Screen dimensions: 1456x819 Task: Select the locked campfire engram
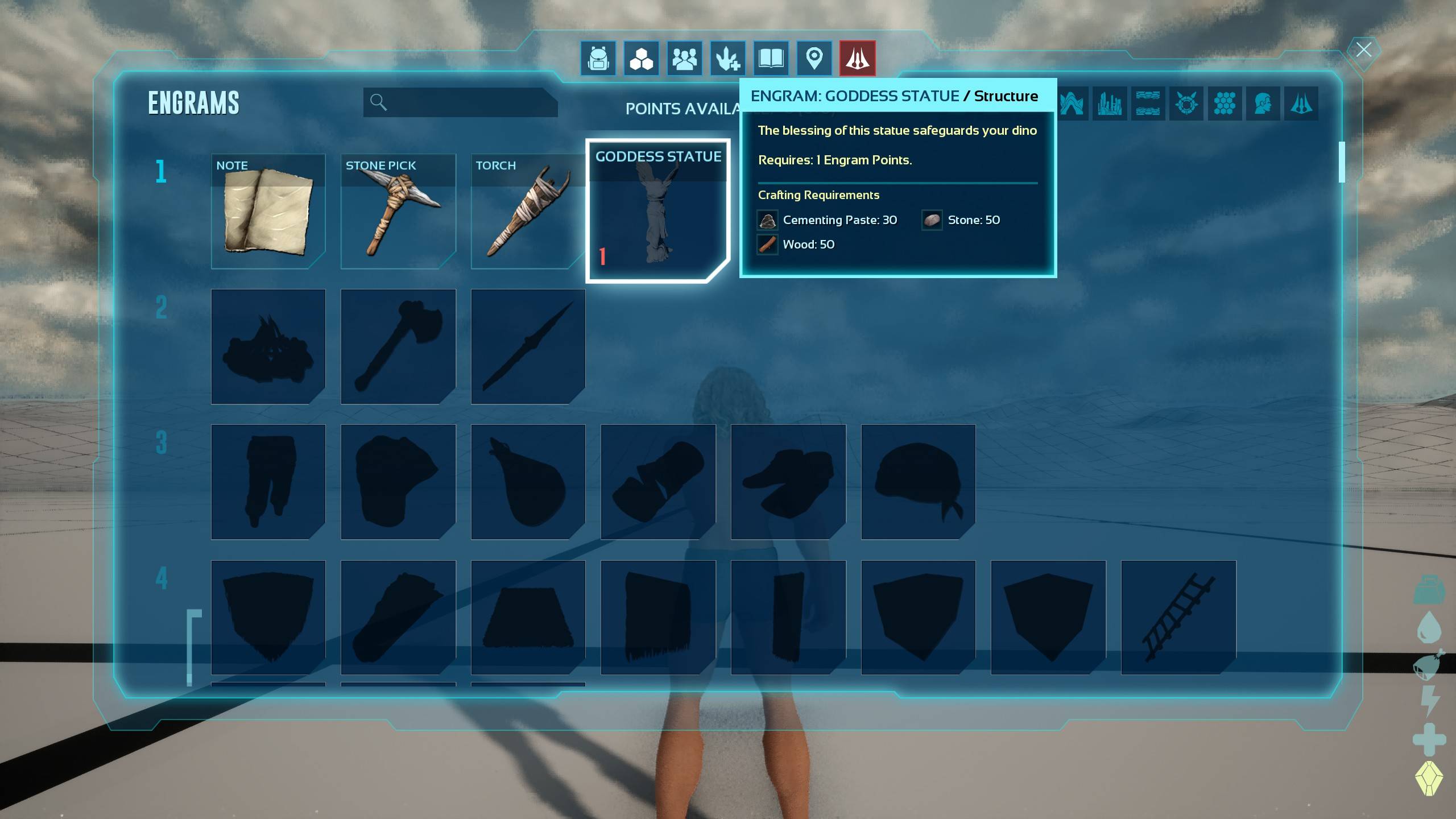(268, 346)
